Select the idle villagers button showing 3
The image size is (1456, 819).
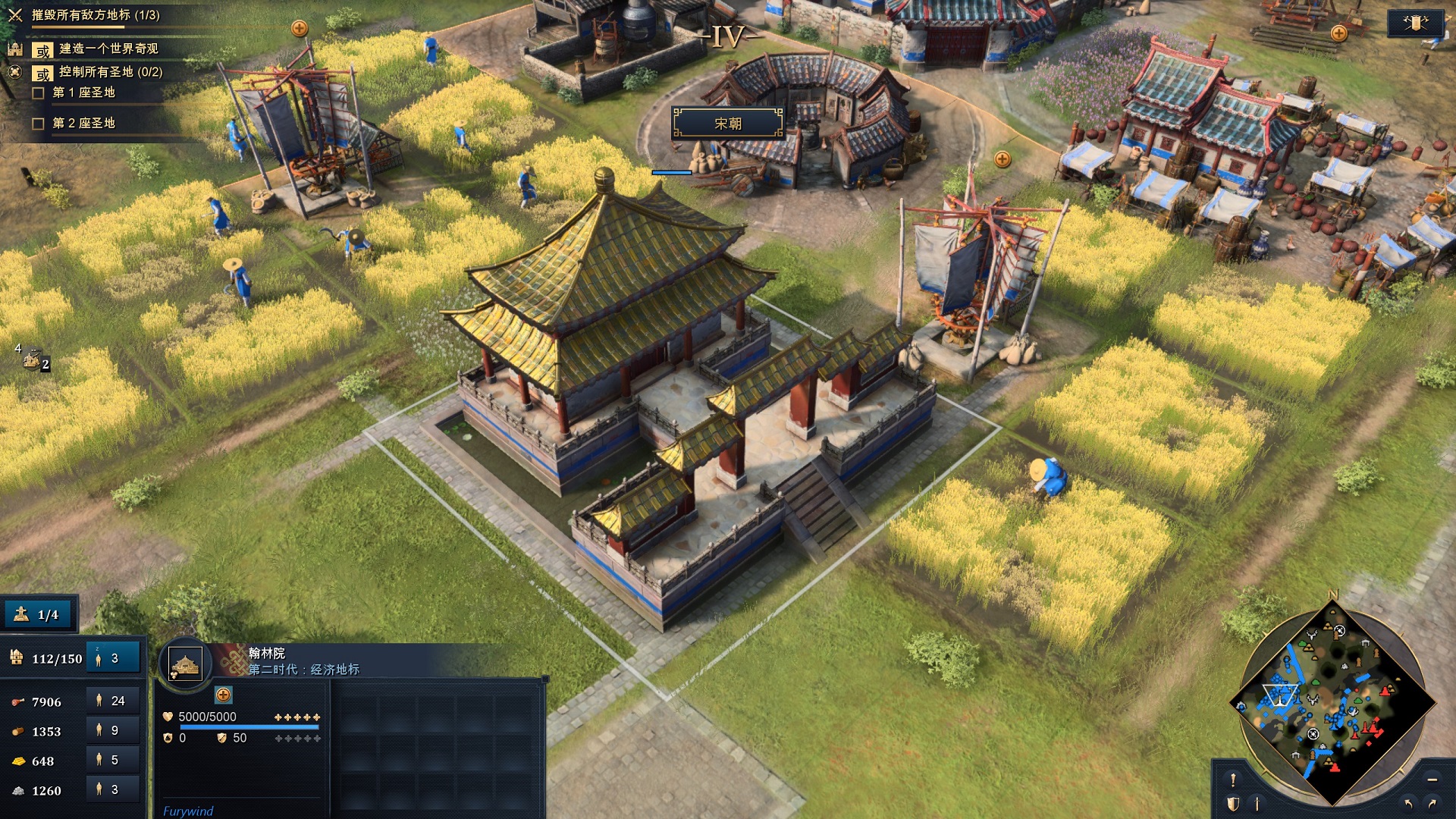pos(113,658)
